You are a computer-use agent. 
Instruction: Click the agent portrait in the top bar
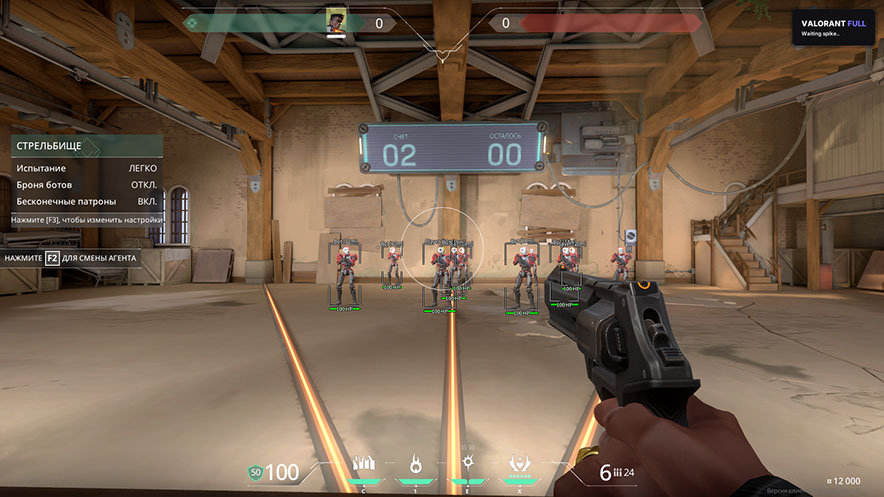pos(335,20)
